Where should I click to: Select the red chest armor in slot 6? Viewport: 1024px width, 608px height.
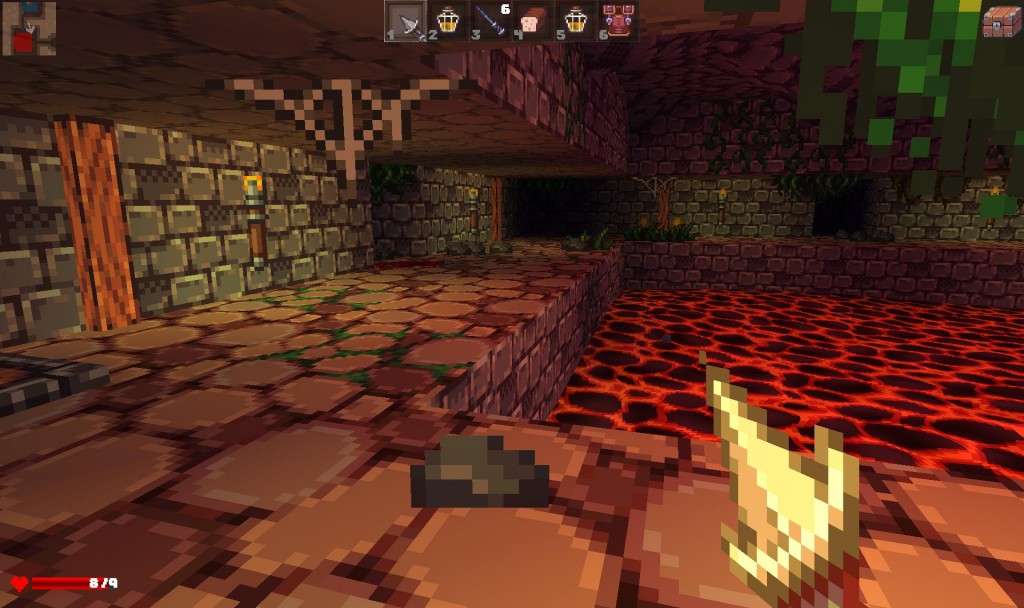pos(618,21)
